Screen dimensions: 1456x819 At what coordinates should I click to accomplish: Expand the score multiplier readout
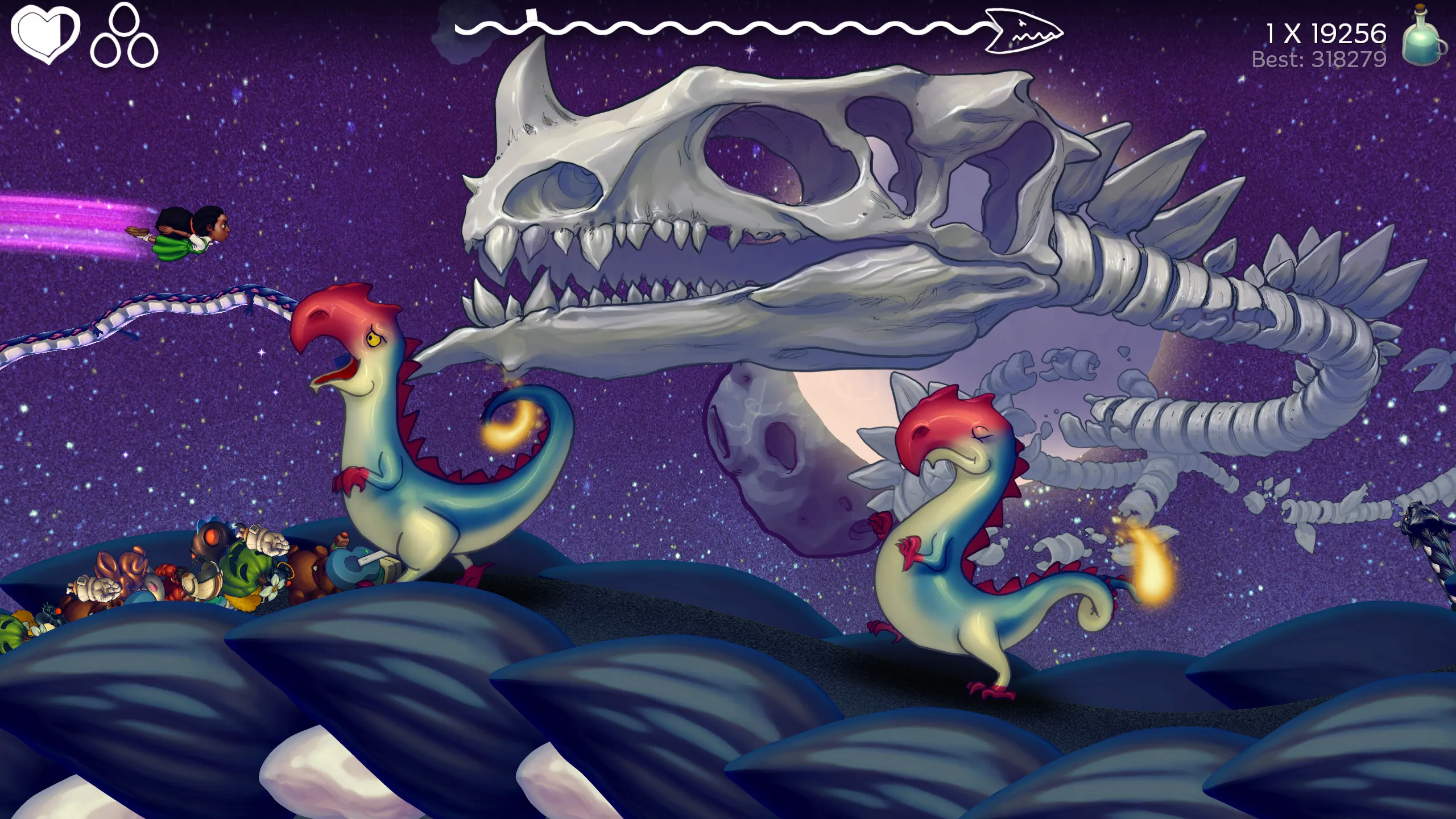click(x=1325, y=34)
